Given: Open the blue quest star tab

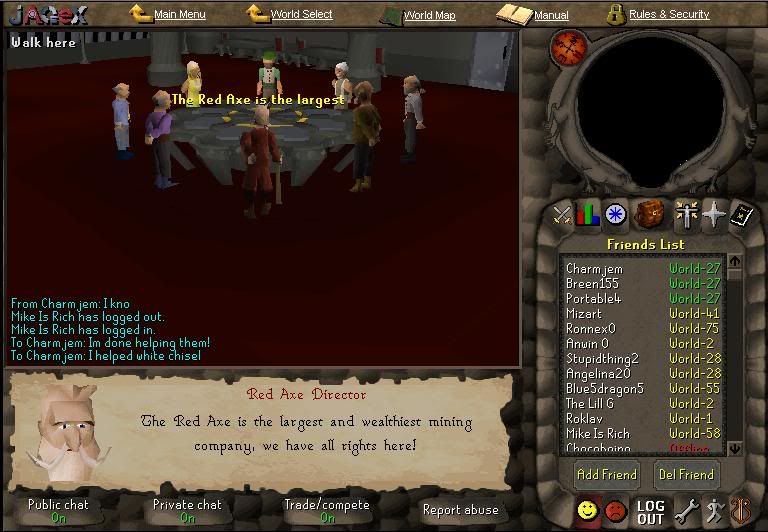Looking at the screenshot, I should (x=616, y=213).
